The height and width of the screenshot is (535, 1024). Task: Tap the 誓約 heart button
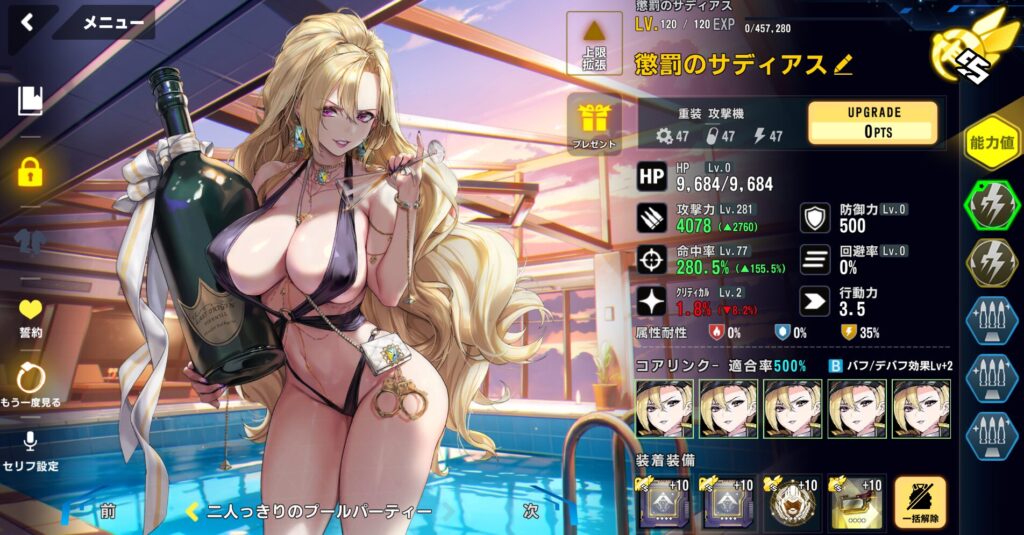coord(30,318)
